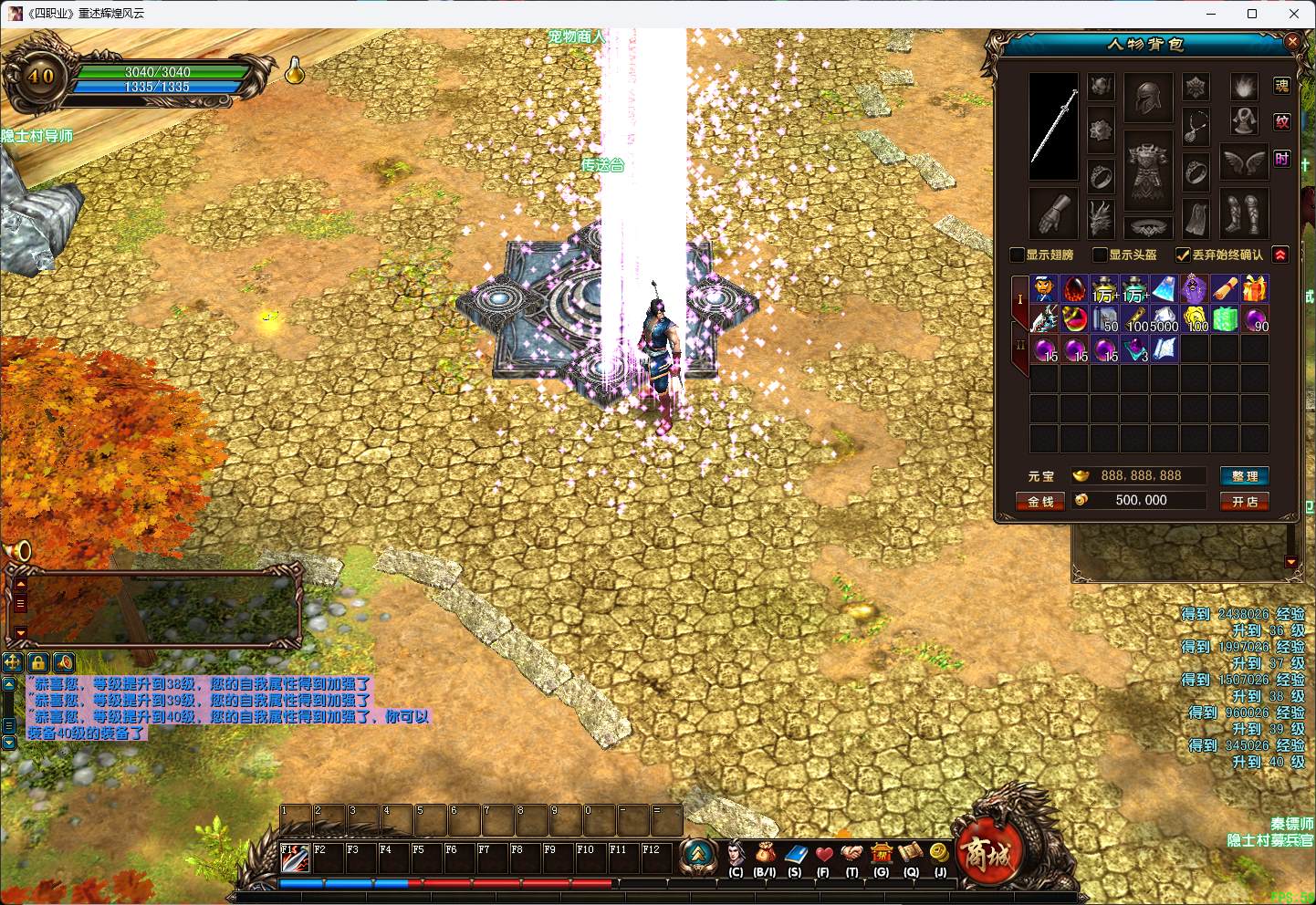Select the sword in weapon slot

(1054, 127)
